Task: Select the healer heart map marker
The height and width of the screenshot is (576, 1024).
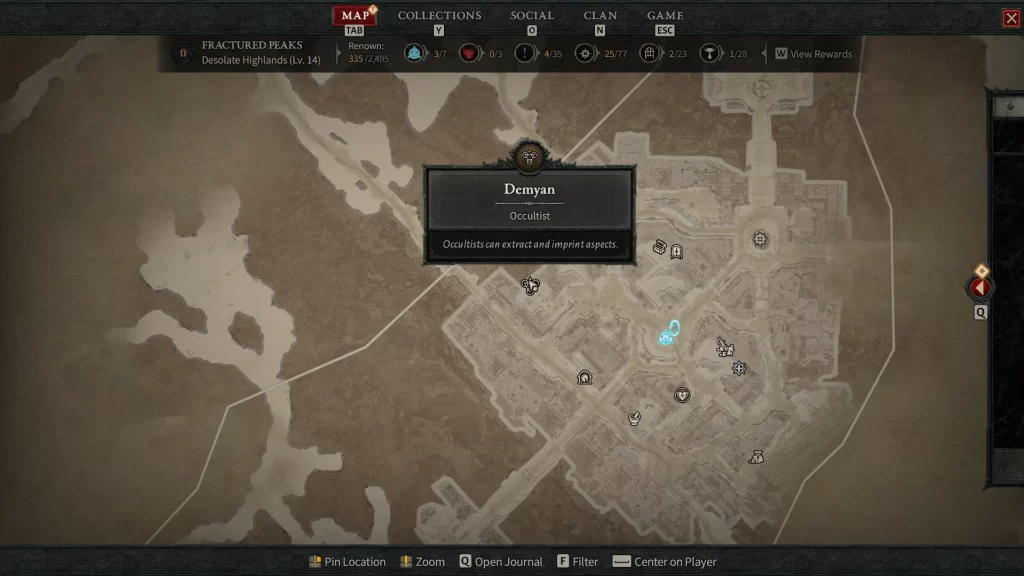Action: click(683, 395)
